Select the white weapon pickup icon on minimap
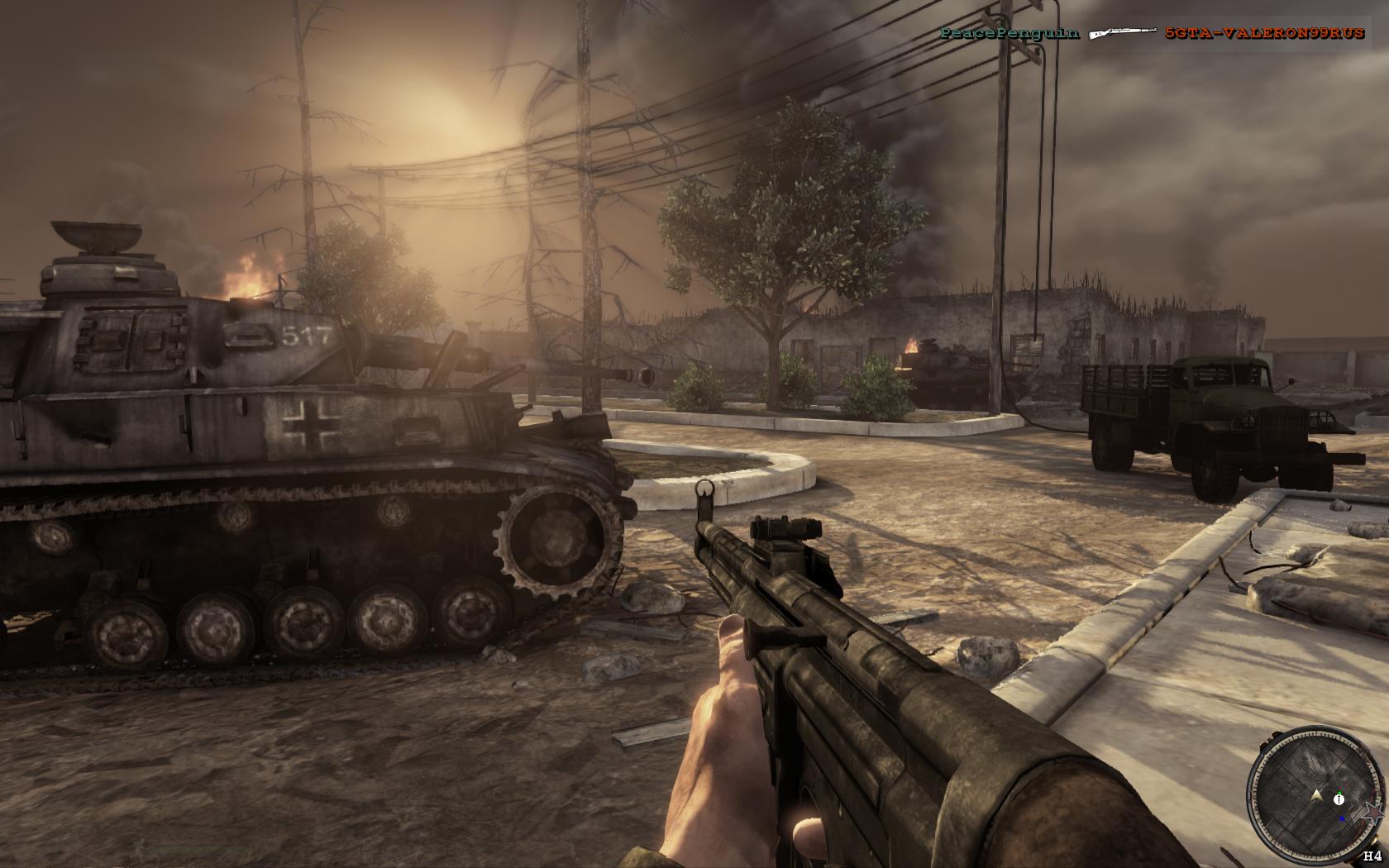The height and width of the screenshot is (868, 1389). point(1338,799)
